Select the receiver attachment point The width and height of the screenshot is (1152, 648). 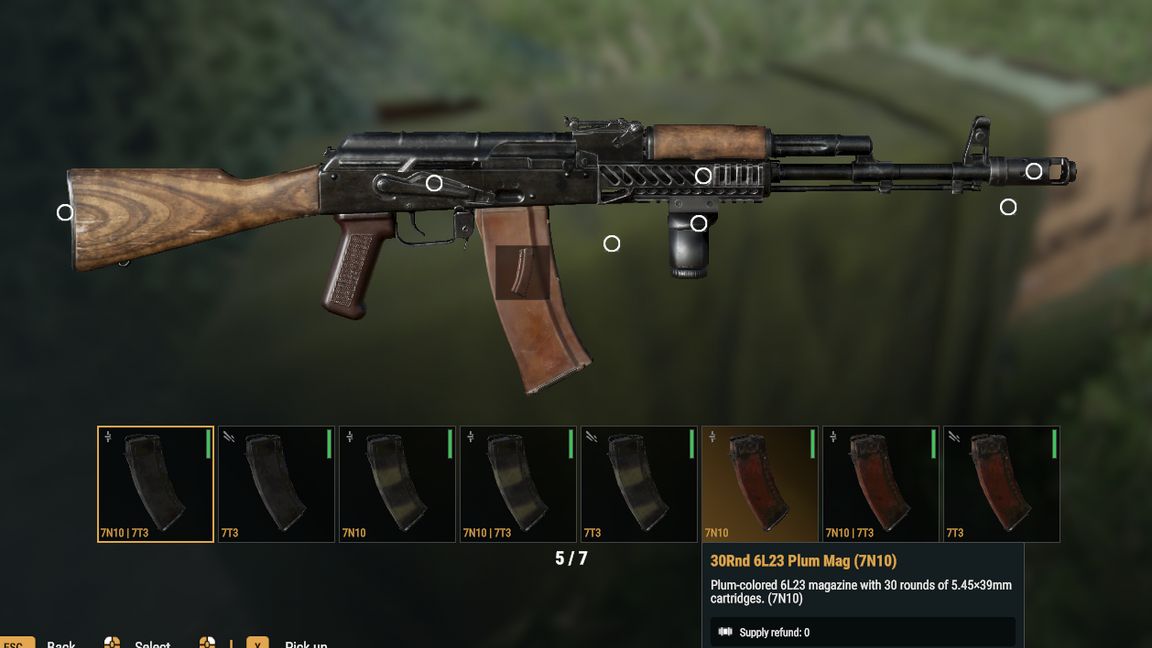[x=434, y=183]
